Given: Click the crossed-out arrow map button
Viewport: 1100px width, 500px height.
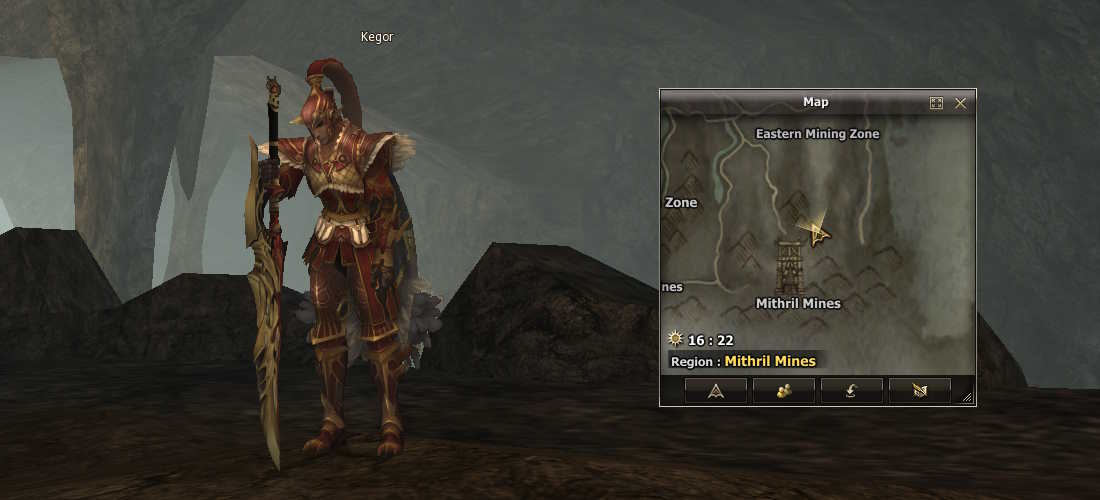Looking at the screenshot, I should pyautogui.click(x=919, y=391).
